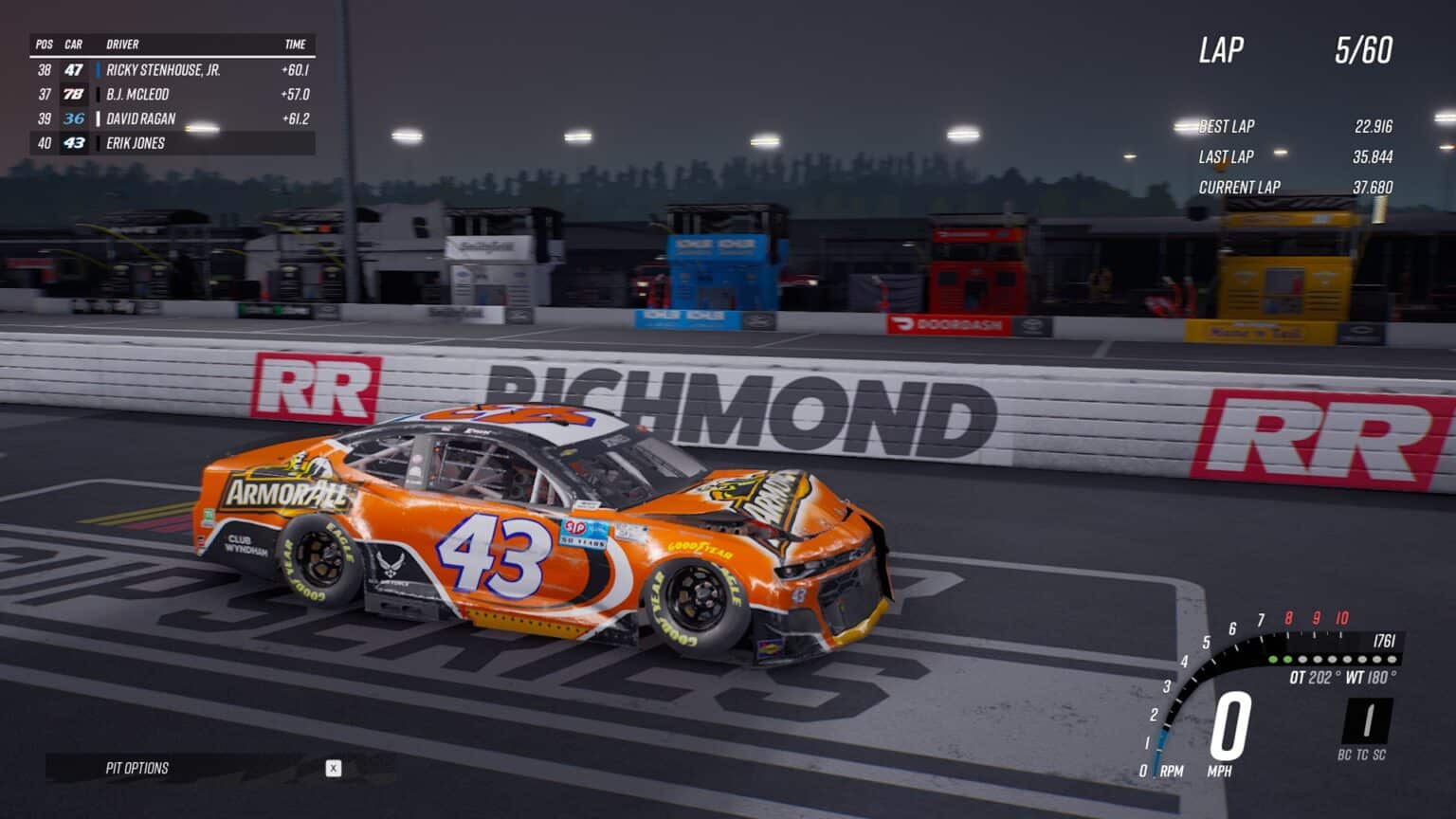Click the X keyboard key prompt icon
Screen dimensions: 1456x819
click(333, 769)
